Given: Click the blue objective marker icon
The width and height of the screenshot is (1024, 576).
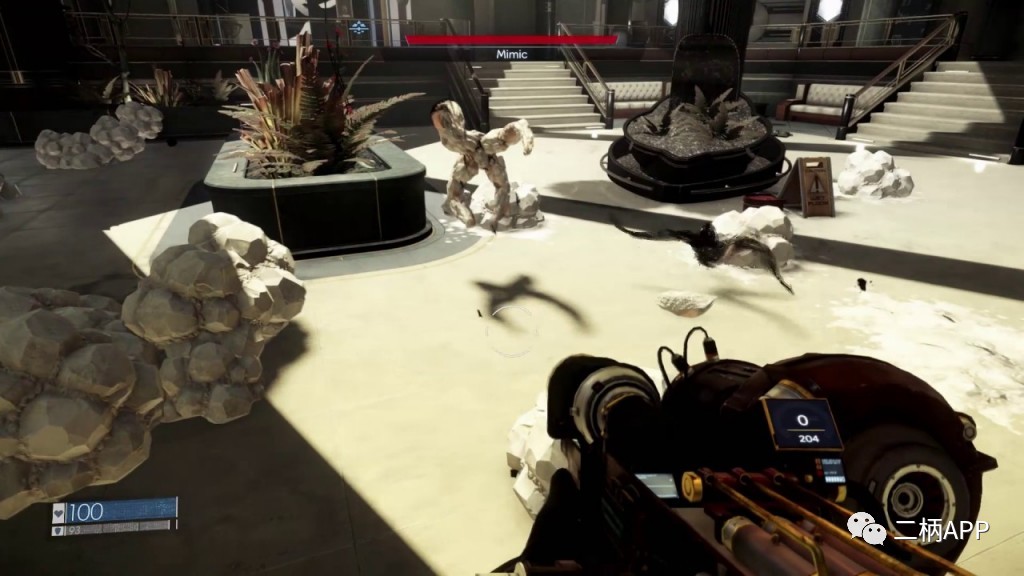Looking at the screenshot, I should (359, 29).
